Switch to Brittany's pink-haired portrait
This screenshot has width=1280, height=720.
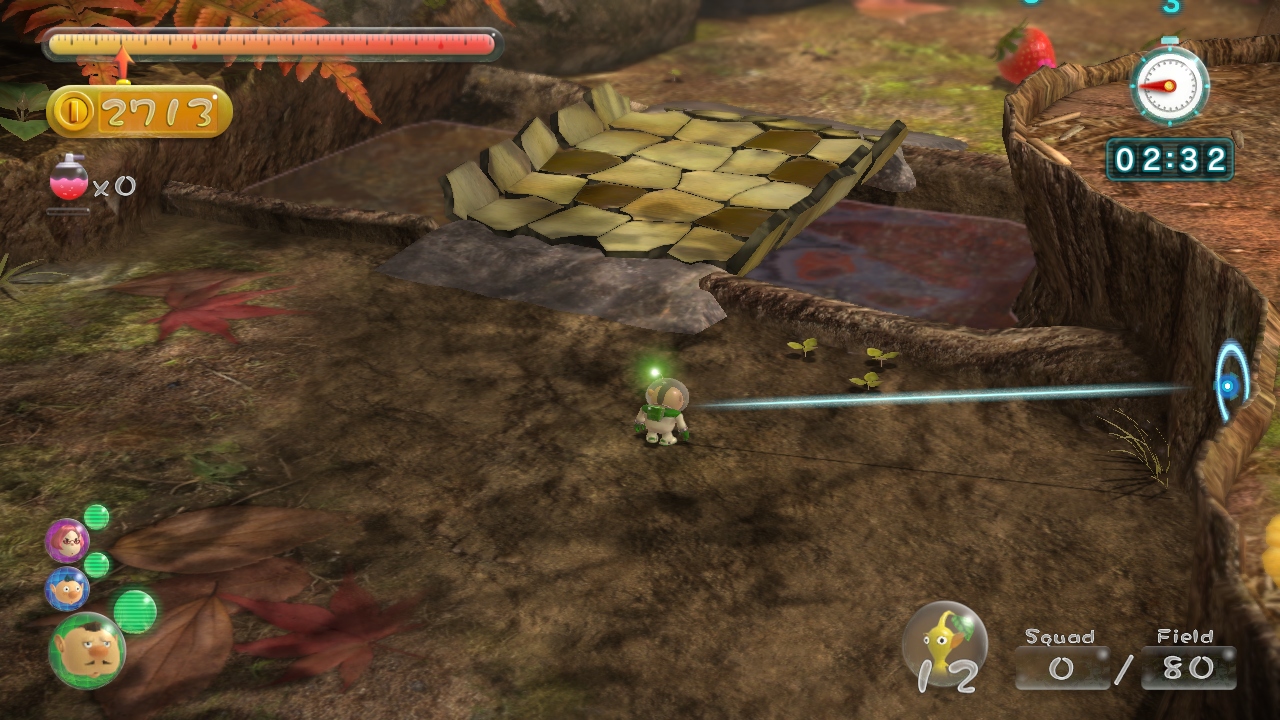click(x=67, y=541)
